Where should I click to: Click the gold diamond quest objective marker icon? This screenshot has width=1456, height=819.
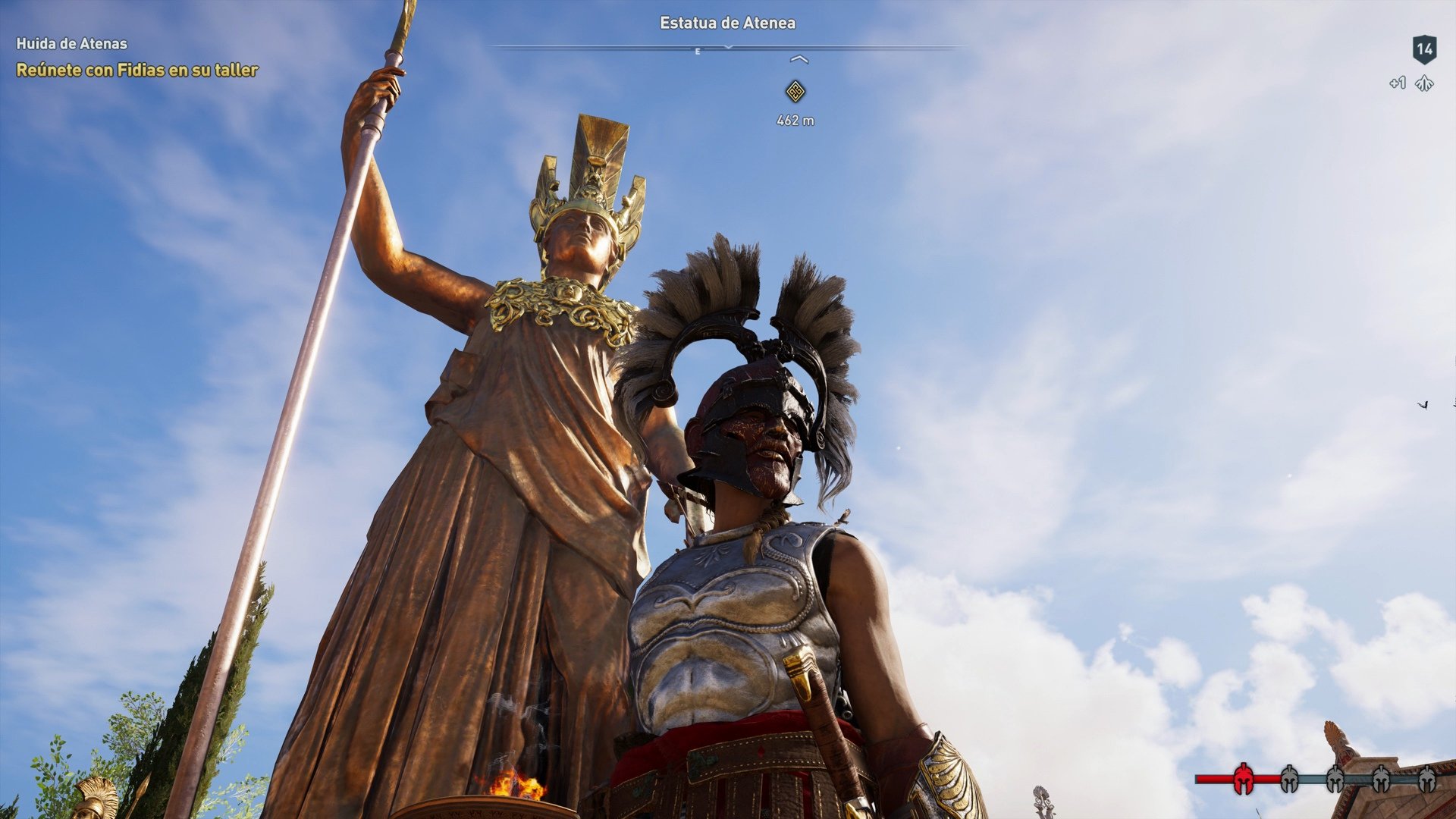point(796,91)
